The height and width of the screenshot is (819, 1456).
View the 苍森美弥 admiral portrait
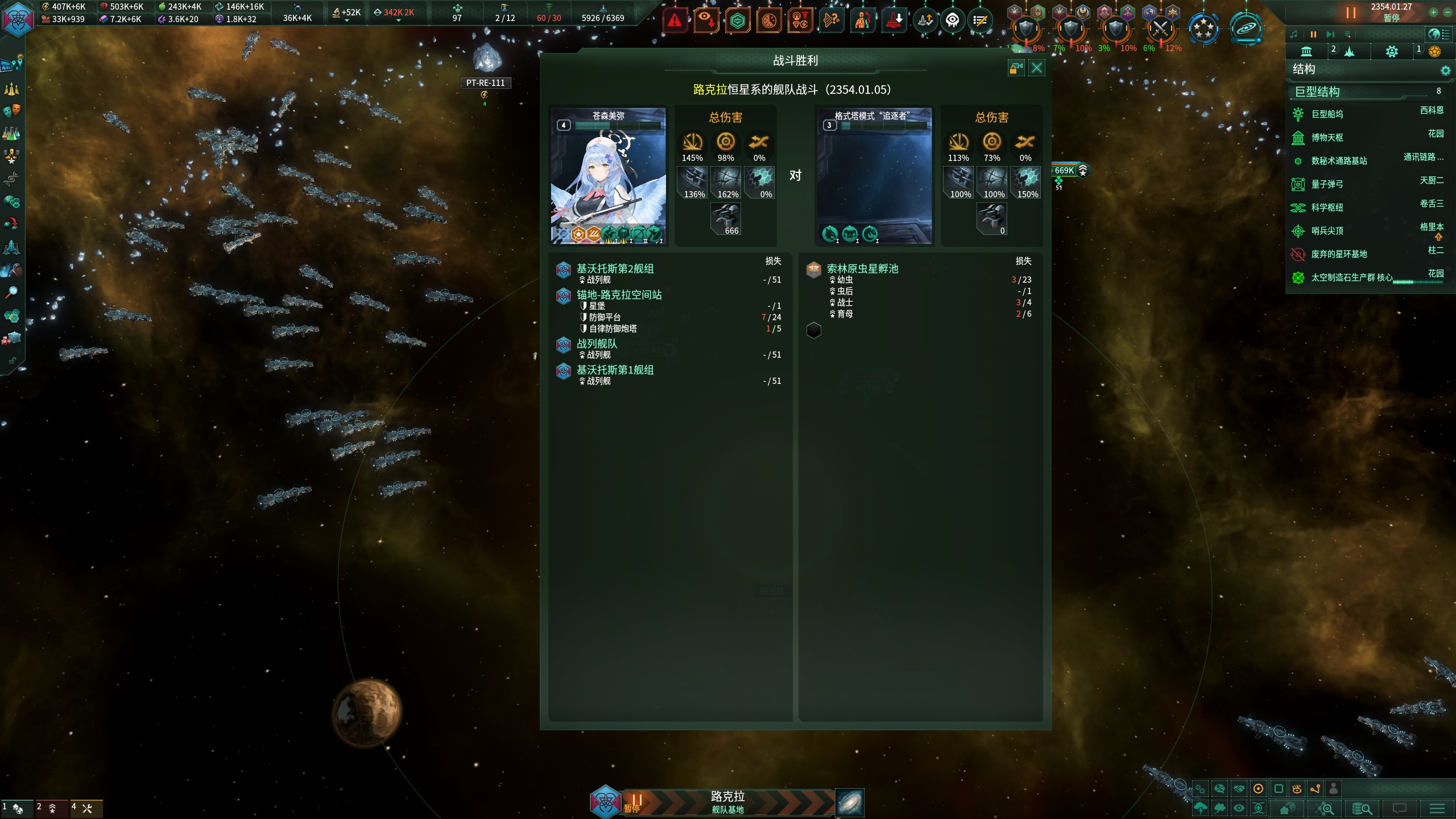[x=608, y=176]
